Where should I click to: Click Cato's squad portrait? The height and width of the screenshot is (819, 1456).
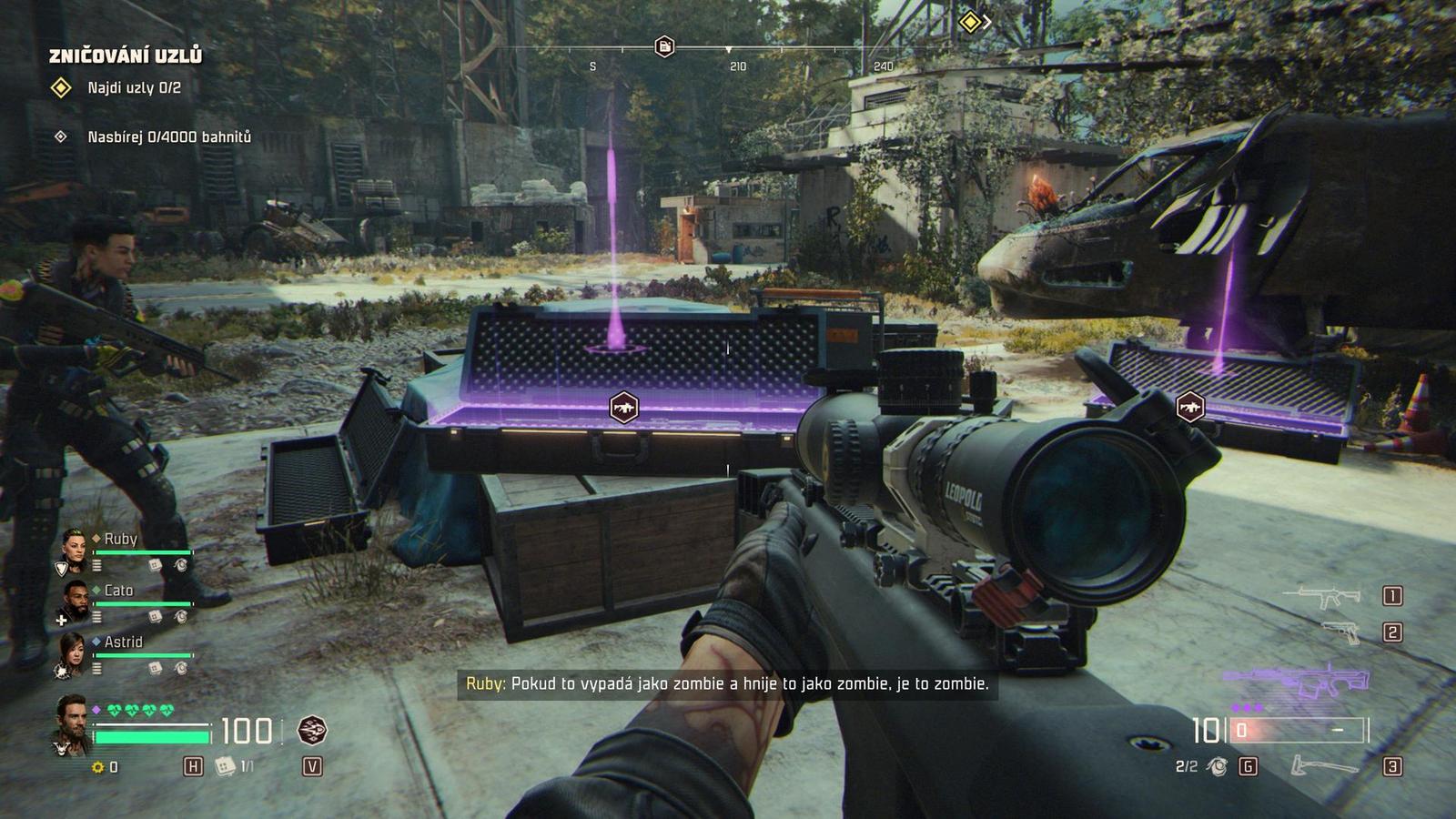tap(75, 598)
